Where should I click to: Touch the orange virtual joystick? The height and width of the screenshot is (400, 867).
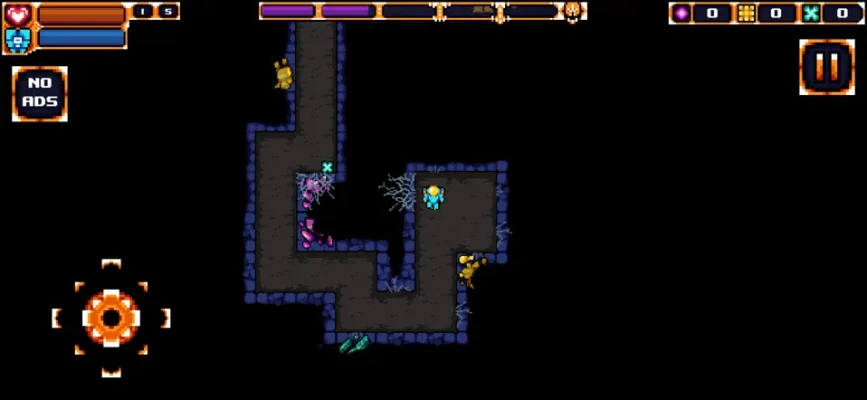point(111,318)
